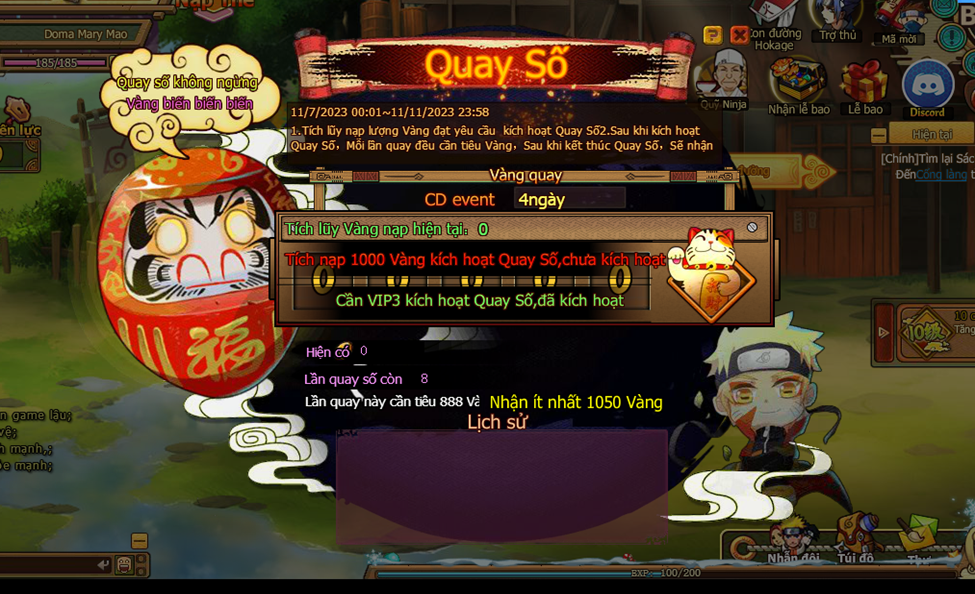Expand the 10-level reward panel arrow
The image size is (975, 594).
[x=883, y=332]
